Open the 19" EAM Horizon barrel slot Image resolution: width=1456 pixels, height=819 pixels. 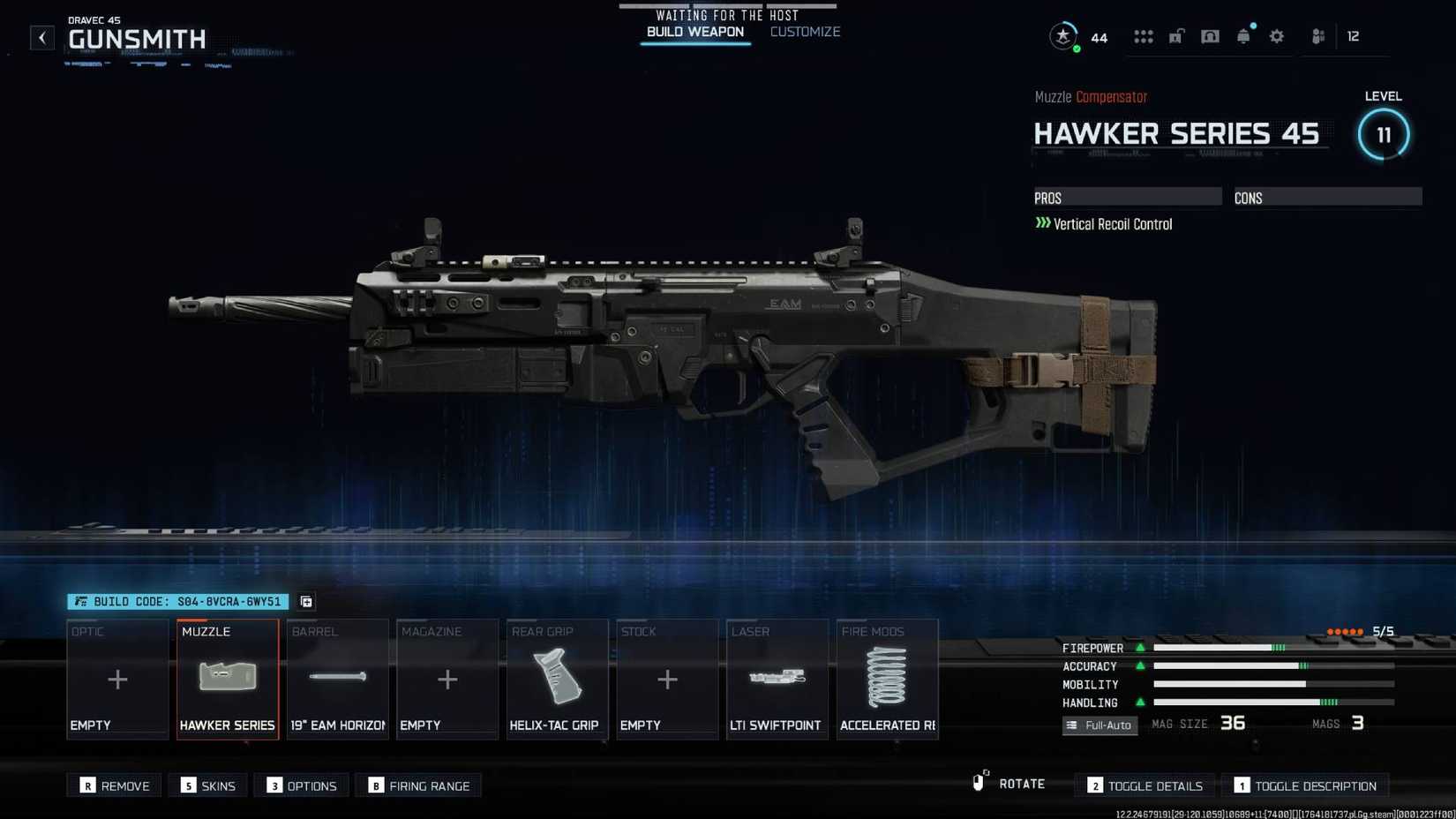coord(337,680)
